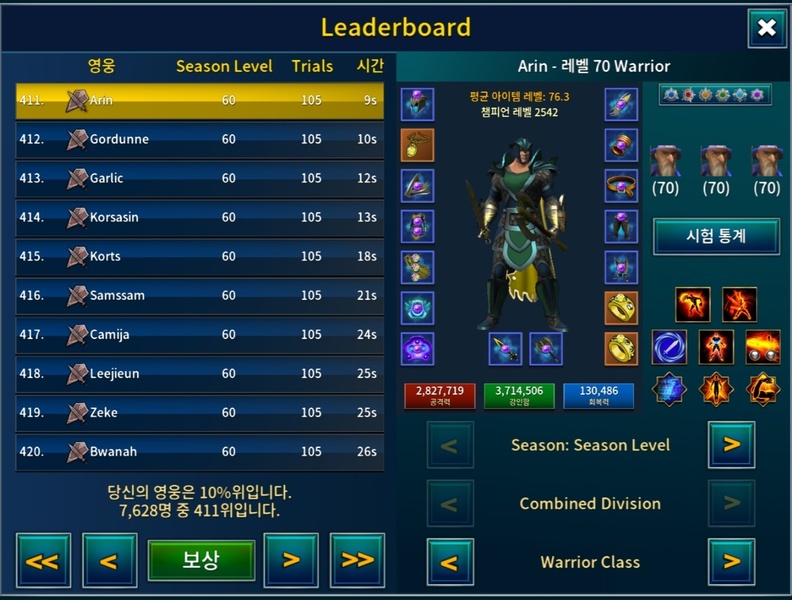Open the 시험 통계 trial stats button
The image size is (792, 600).
coord(716,237)
